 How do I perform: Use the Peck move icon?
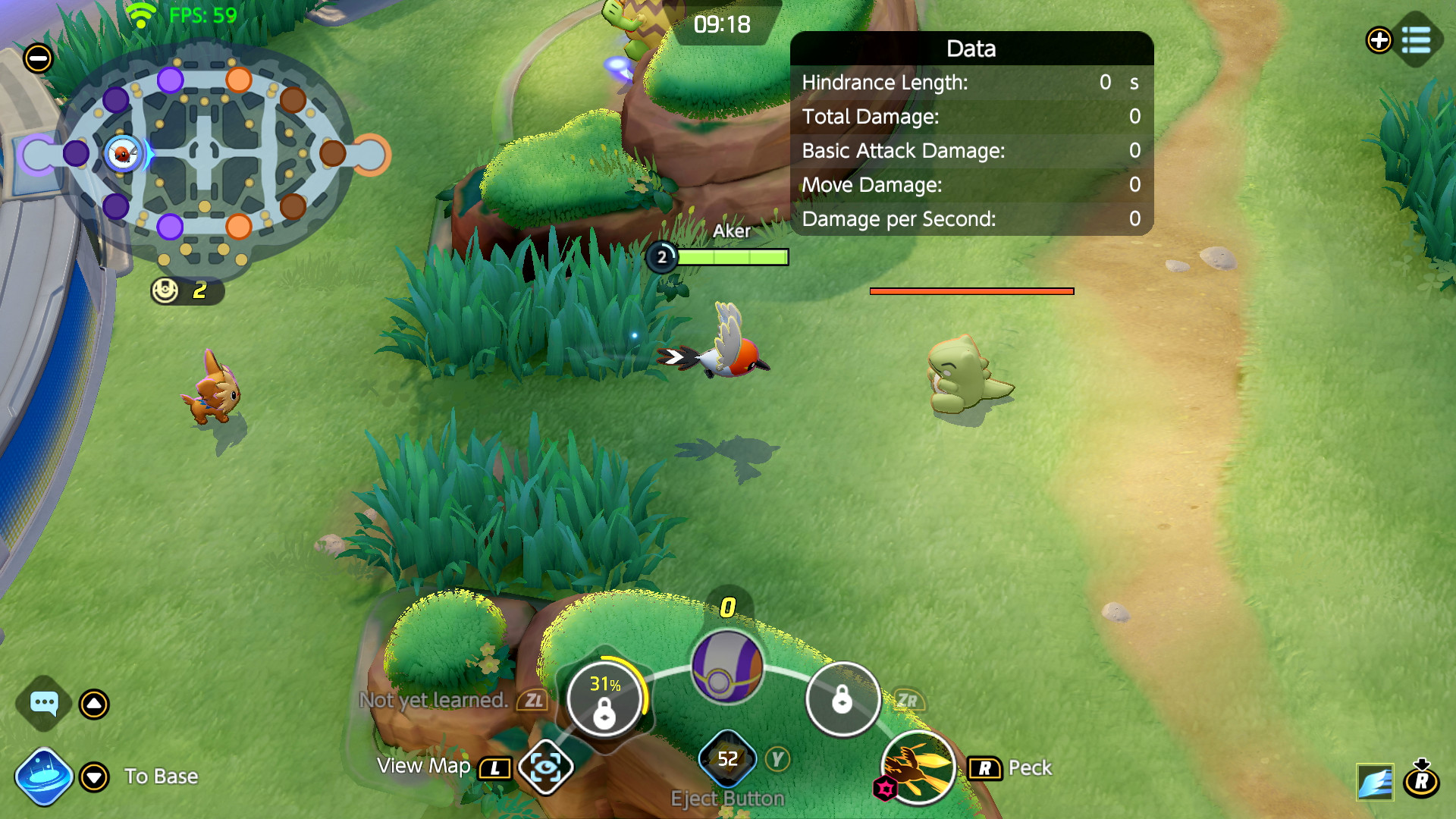[918, 767]
